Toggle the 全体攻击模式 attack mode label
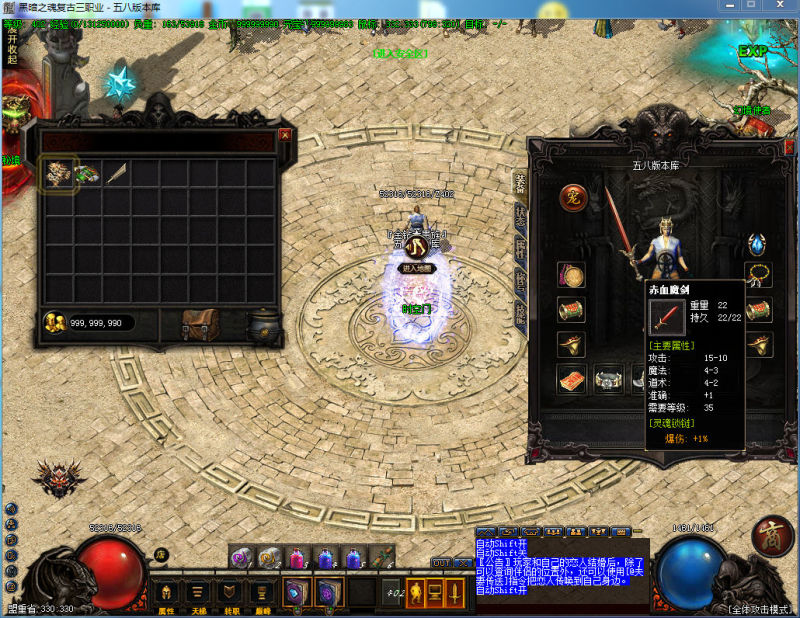The height and width of the screenshot is (618, 800). tap(760, 608)
